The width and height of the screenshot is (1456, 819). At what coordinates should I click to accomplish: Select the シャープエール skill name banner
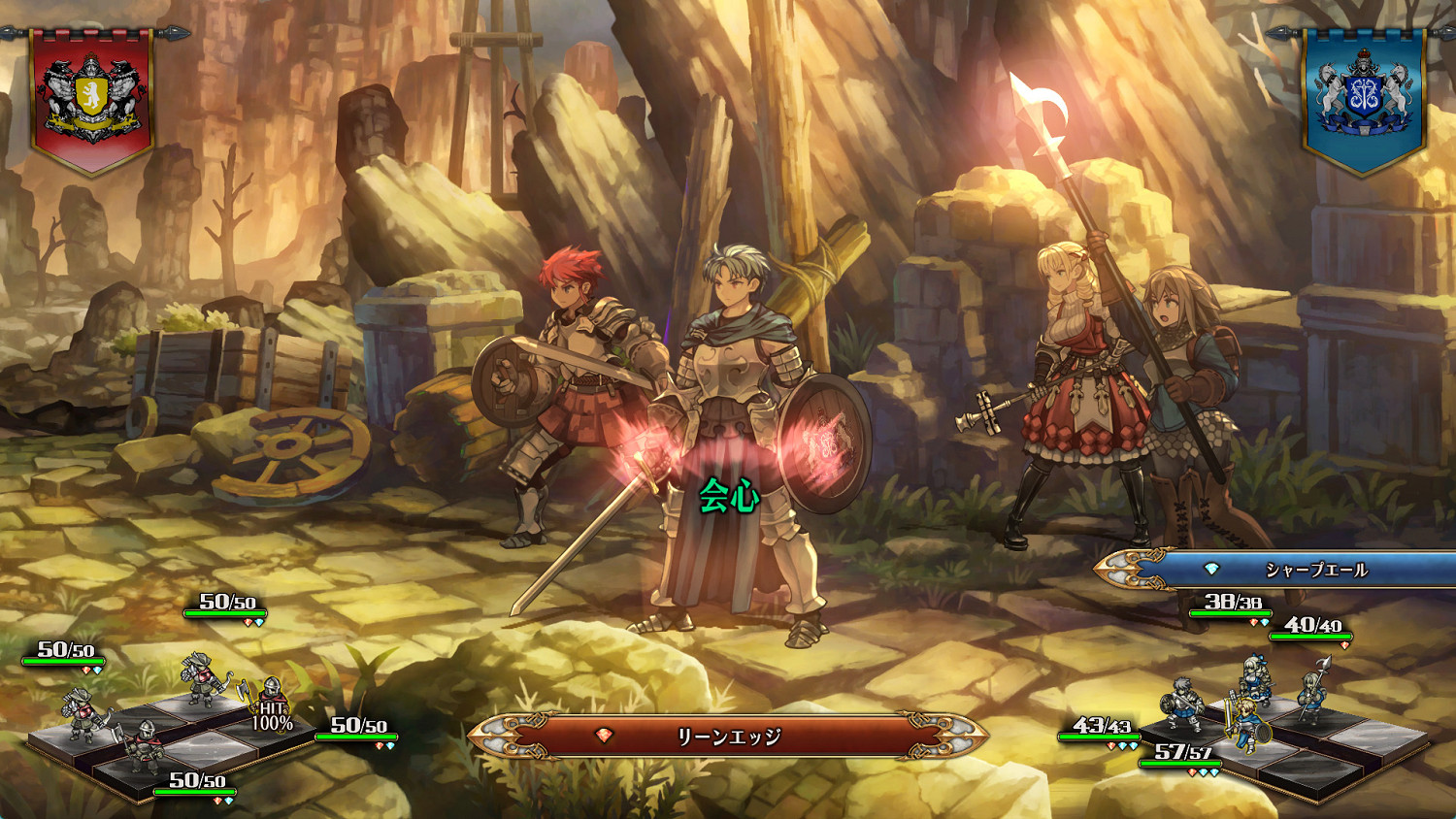click(x=1291, y=570)
